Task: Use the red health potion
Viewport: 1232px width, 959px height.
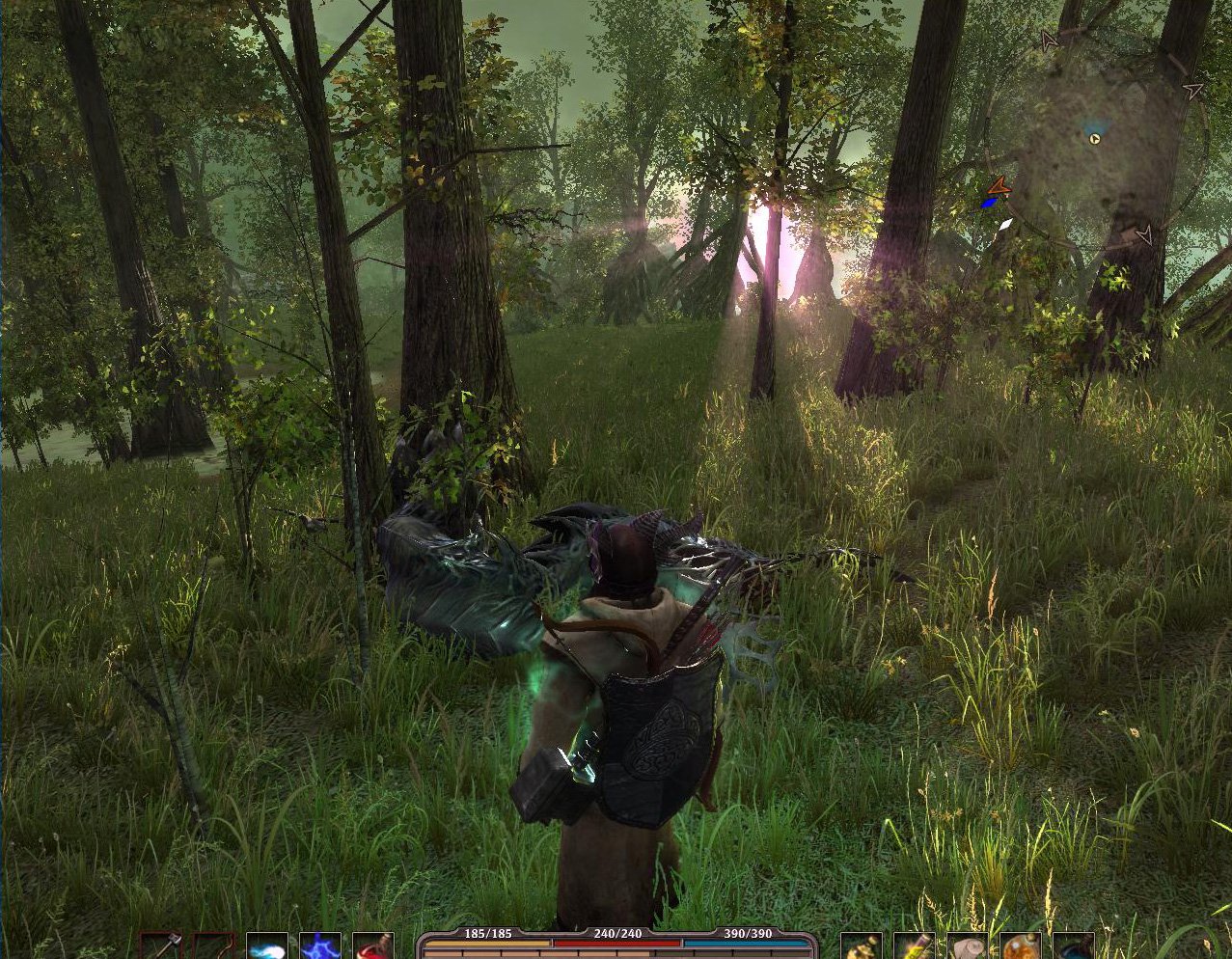Action: 373,945
